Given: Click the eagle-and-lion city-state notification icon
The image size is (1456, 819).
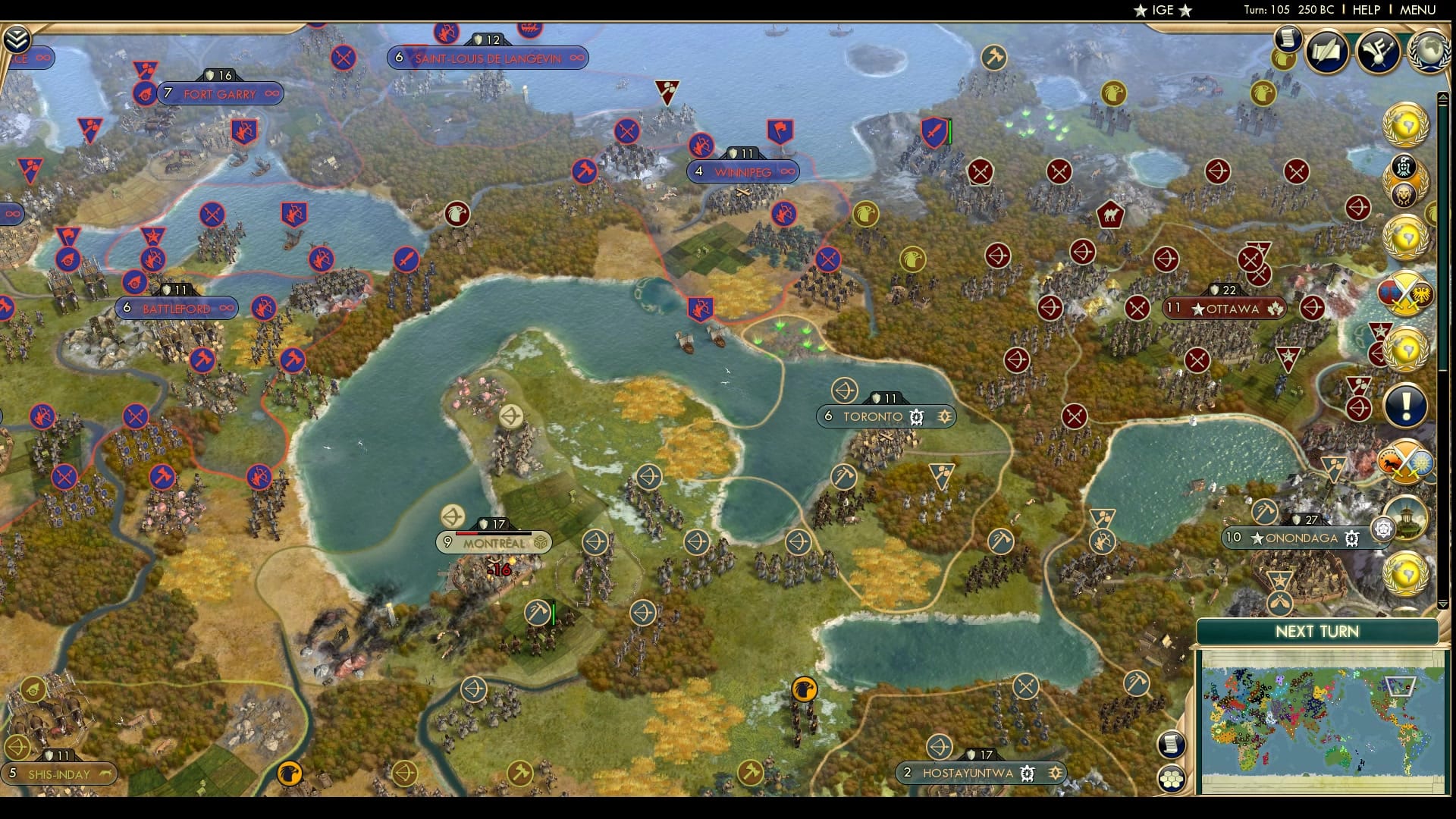Looking at the screenshot, I should 1404,176.
